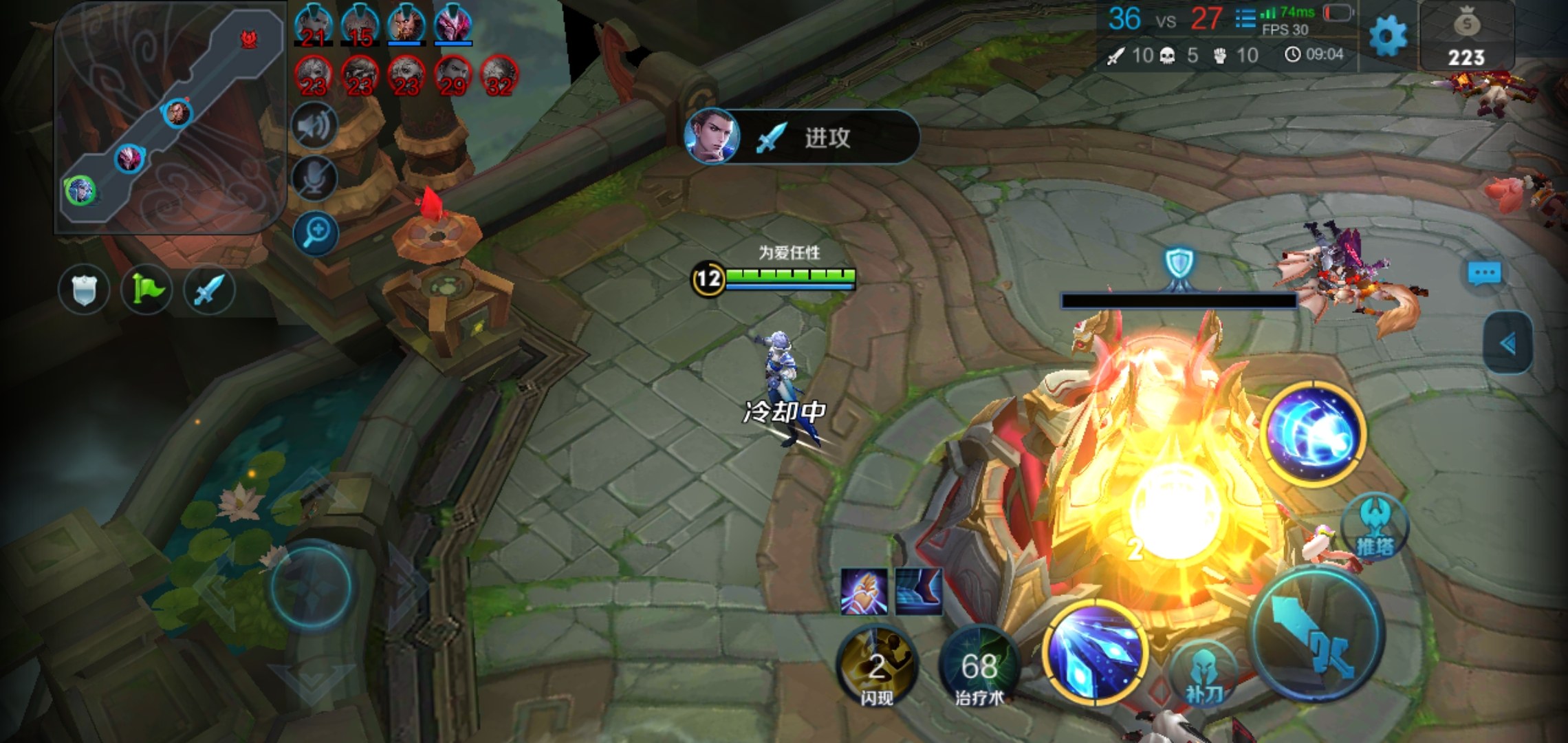Open the scoreboard list icon

point(1245,18)
